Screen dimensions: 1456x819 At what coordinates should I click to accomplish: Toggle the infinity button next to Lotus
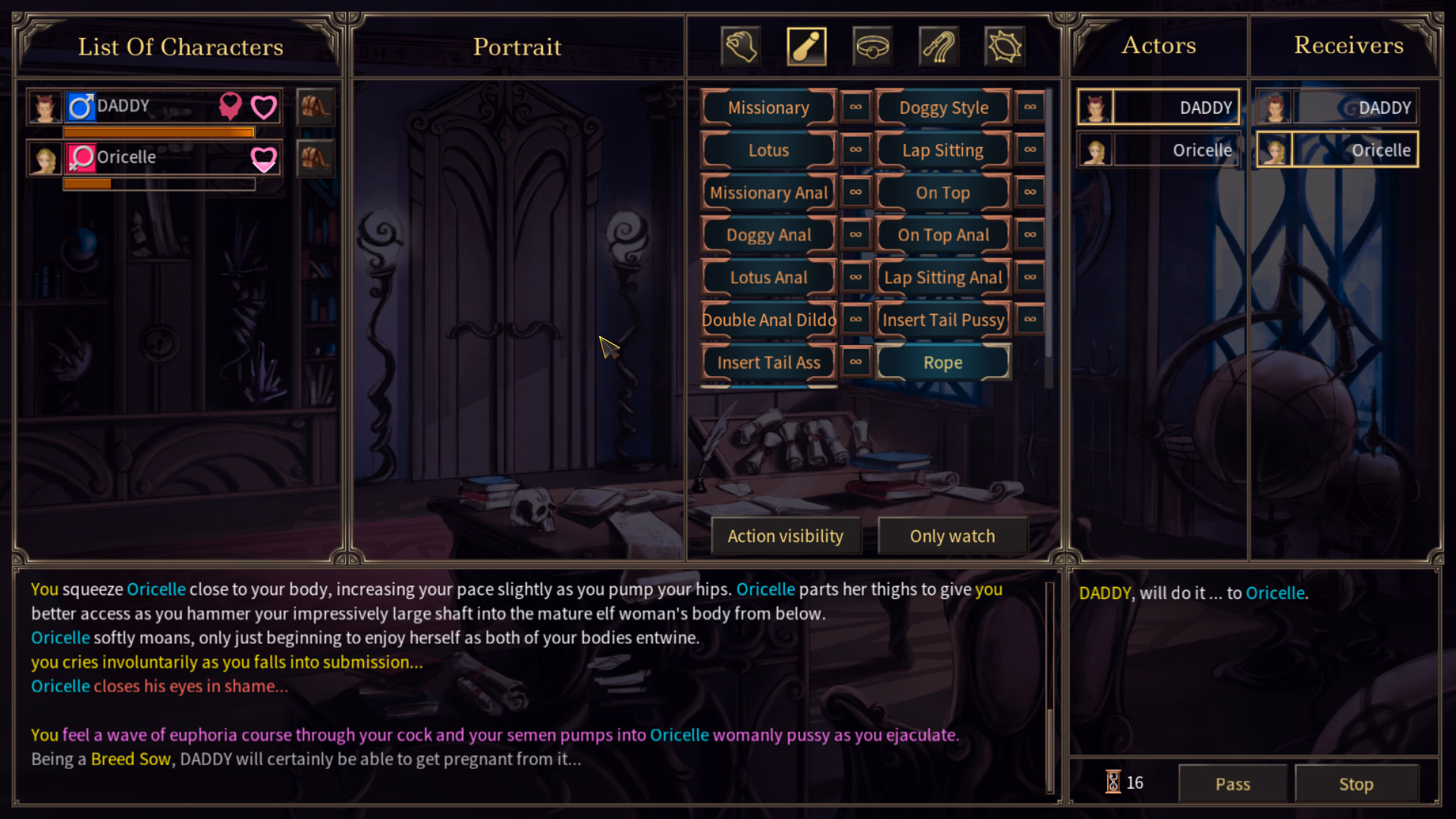(x=855, y=149)
